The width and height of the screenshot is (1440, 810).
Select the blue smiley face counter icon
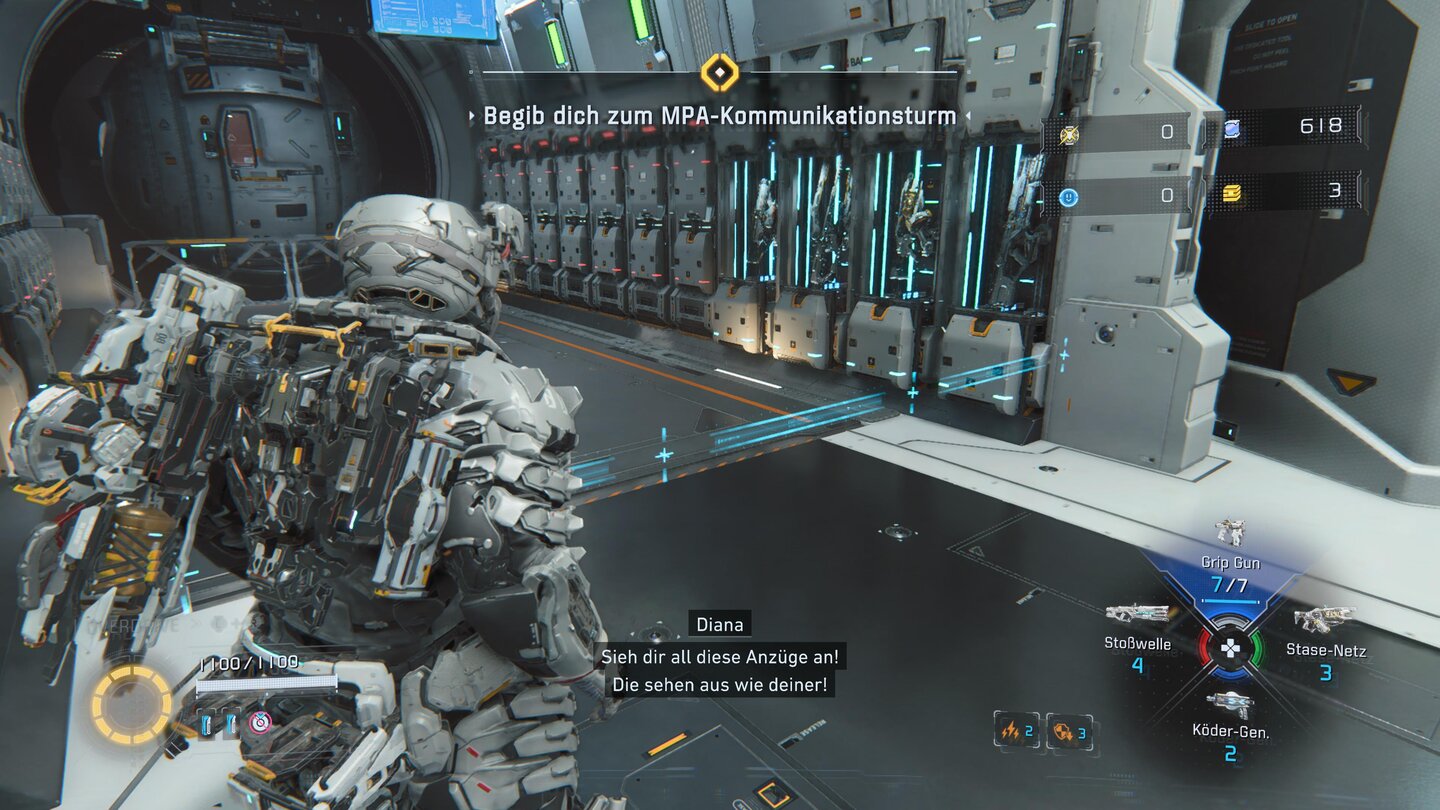[1069, 197]
